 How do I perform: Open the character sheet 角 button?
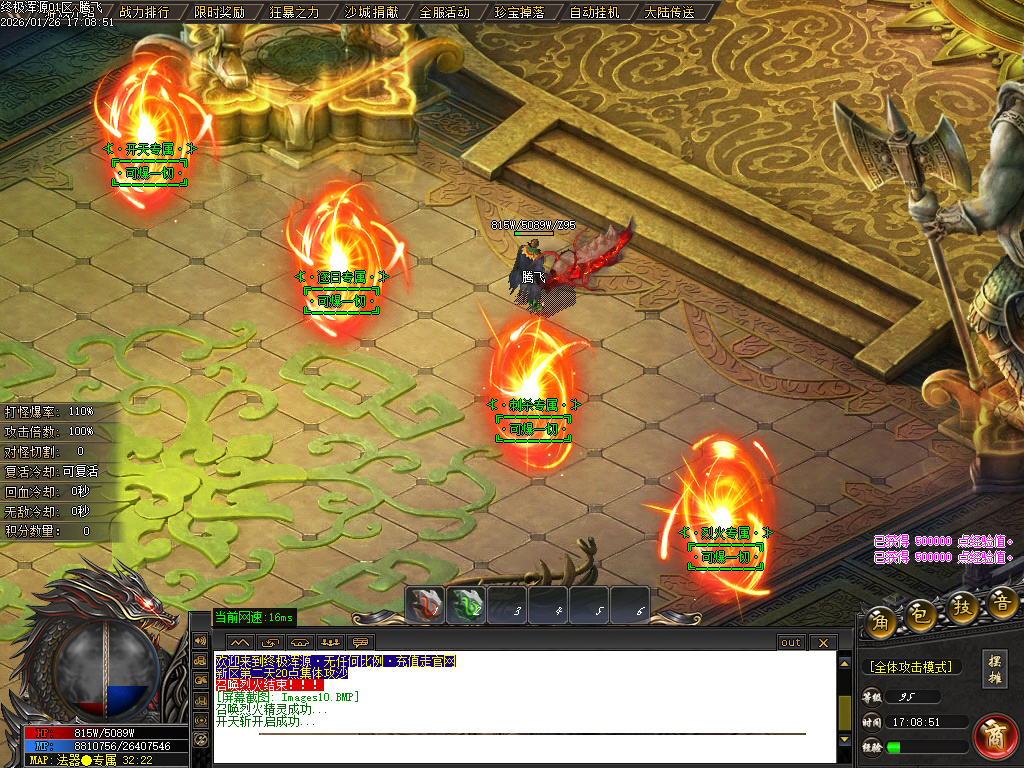pos(881,620)
